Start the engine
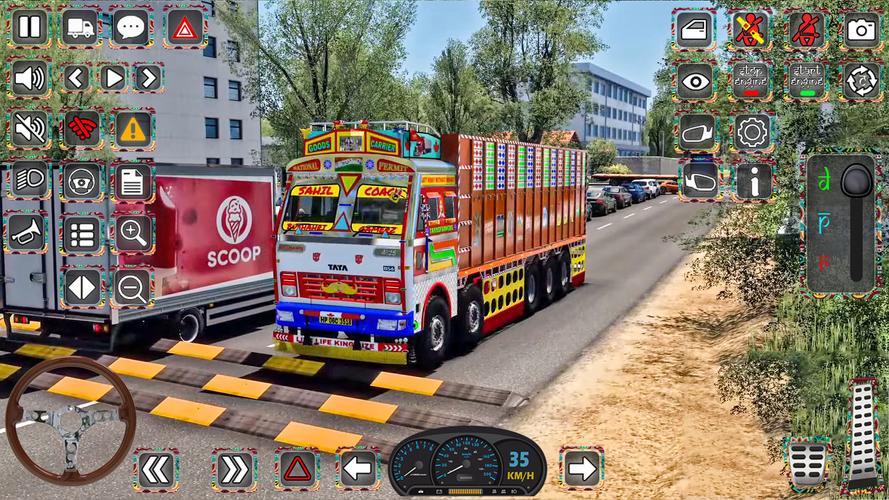Image resolution: width=889 pixels, height=500 pixels. (806, 80)
